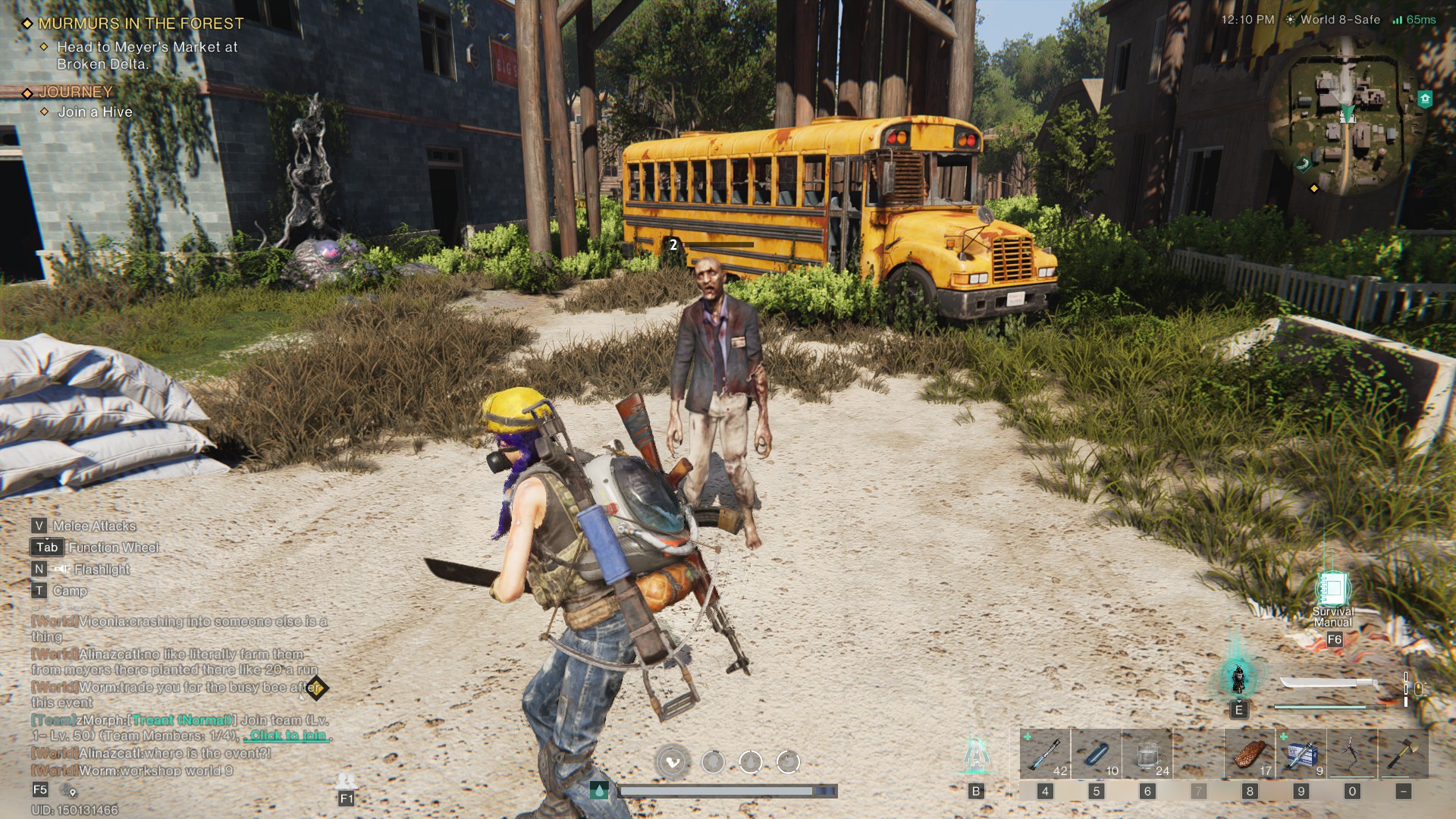Select the Murmurs in the Forest quest tracker
This screenshot has height=819, width=1456.
click(141, 24)
